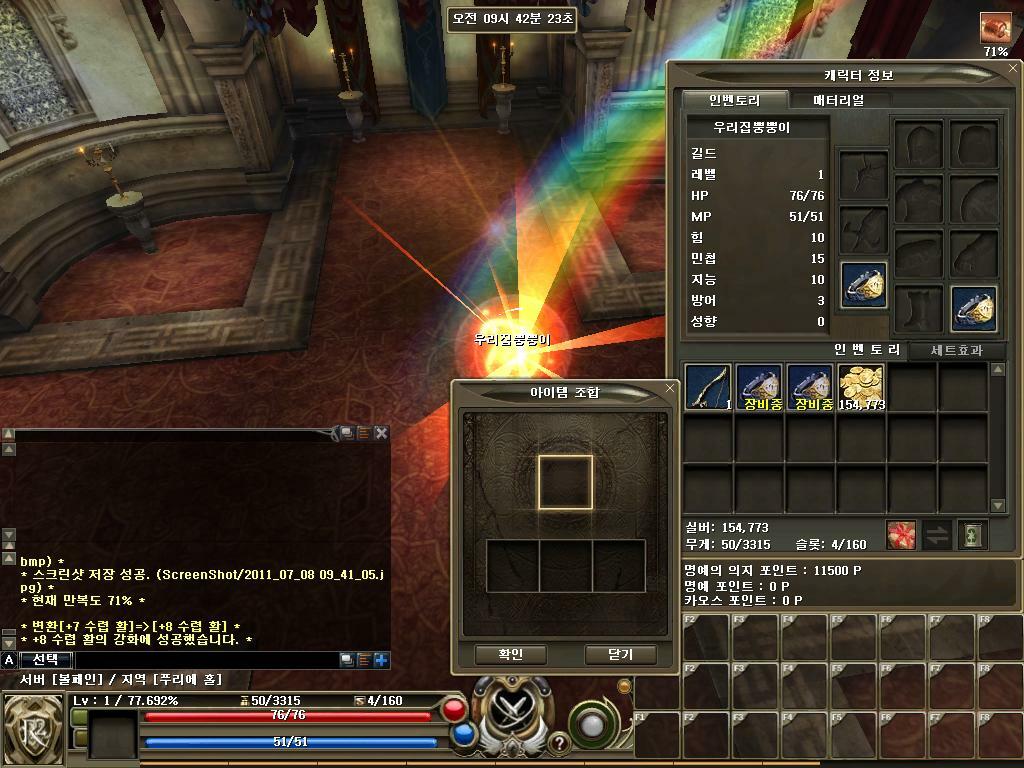Close the chat log window
Image resolution: width=1024 pixels, height=768 pixels.
[x=381, y=433]
